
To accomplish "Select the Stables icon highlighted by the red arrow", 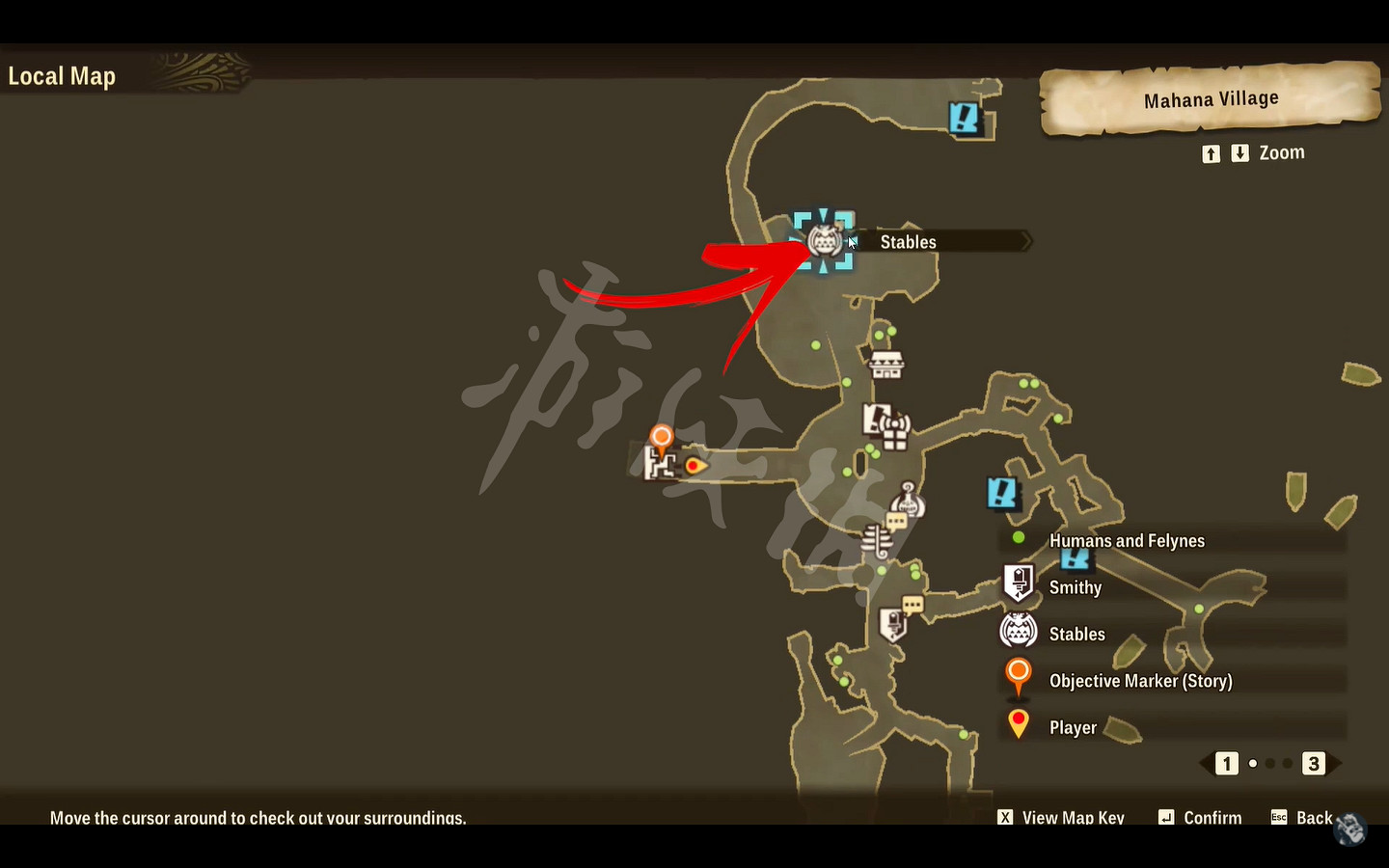I will coord(825,241).
